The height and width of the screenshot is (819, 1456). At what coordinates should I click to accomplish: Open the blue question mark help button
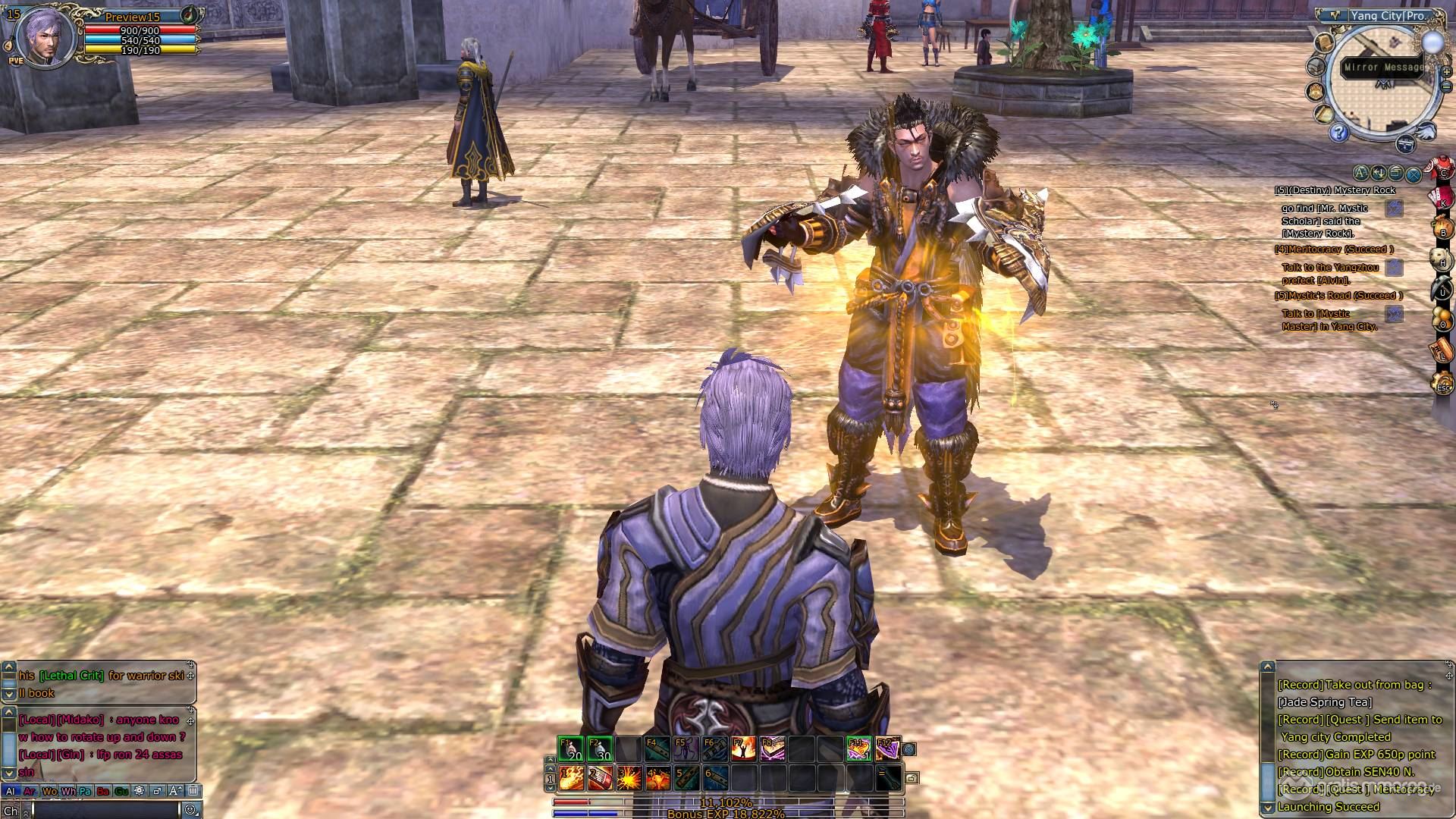[x=1338, y=133]
